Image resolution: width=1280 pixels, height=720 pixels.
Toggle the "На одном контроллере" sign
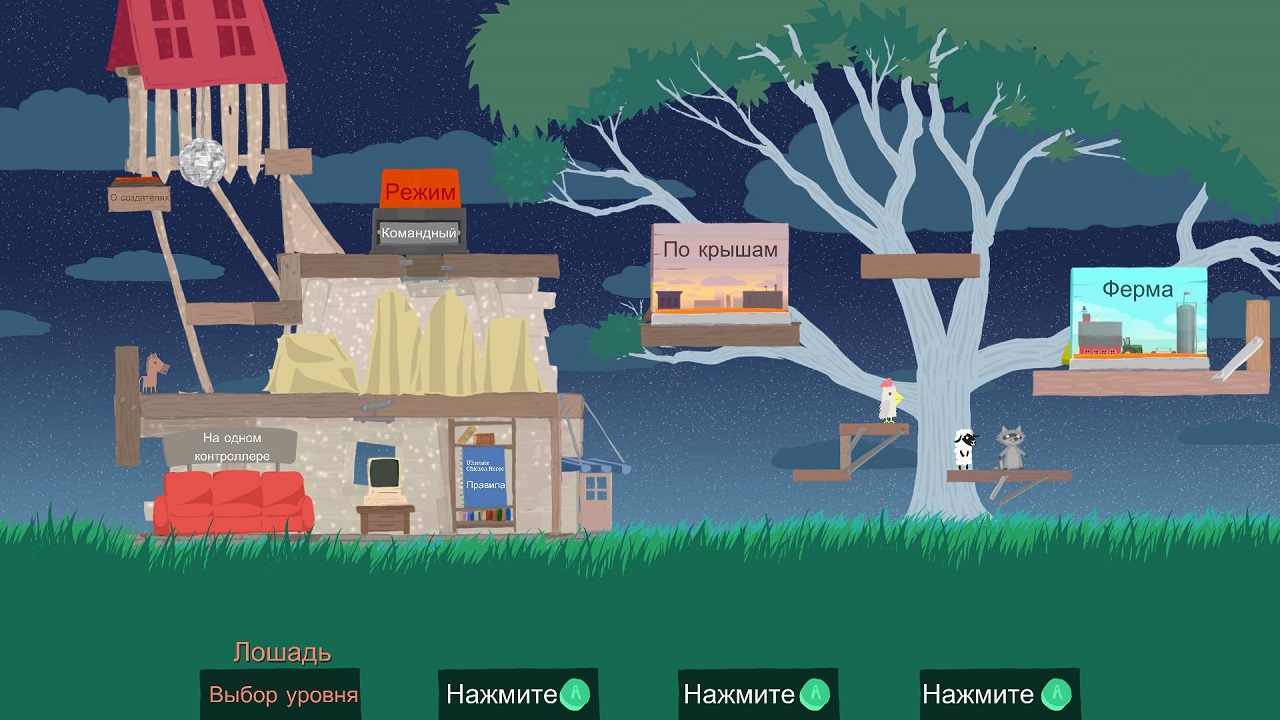tap(231, 447)
